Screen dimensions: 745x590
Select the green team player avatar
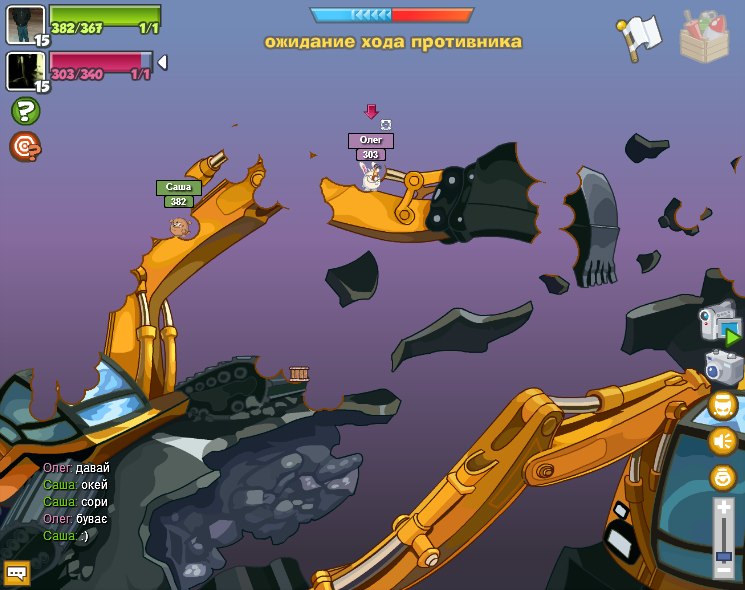[25, 24]
